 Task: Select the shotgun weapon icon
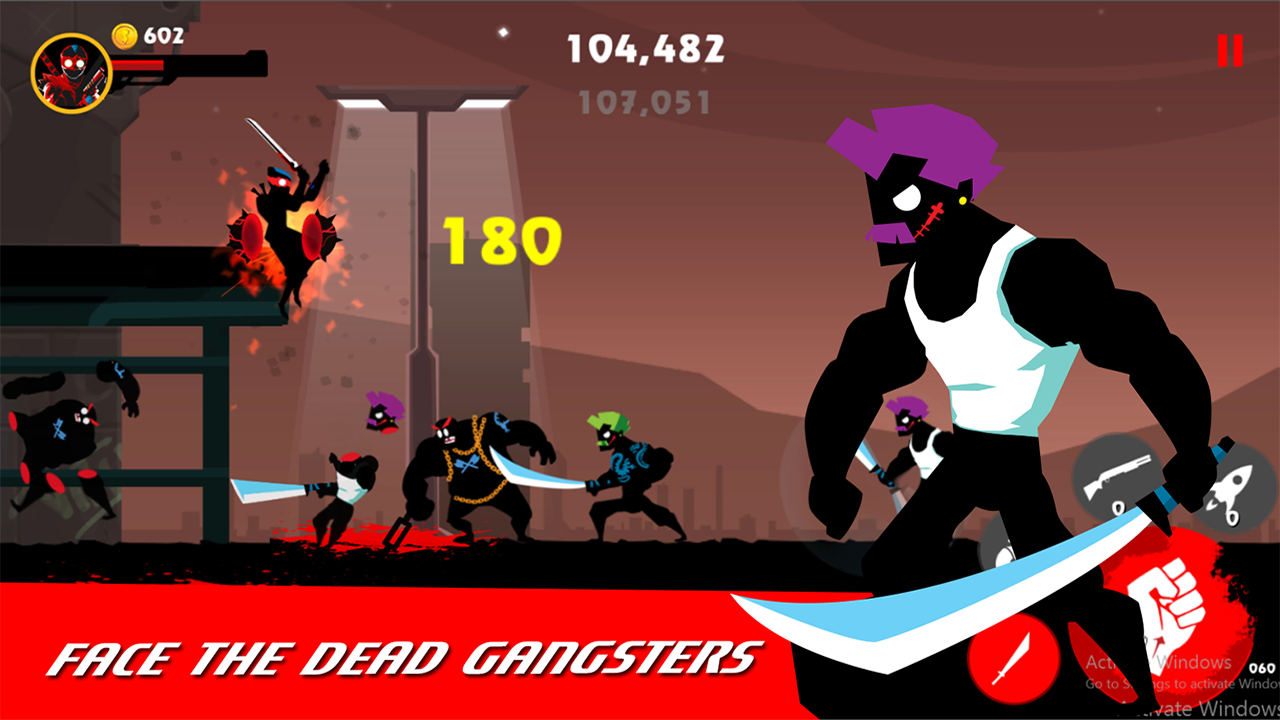[1116, 478]
